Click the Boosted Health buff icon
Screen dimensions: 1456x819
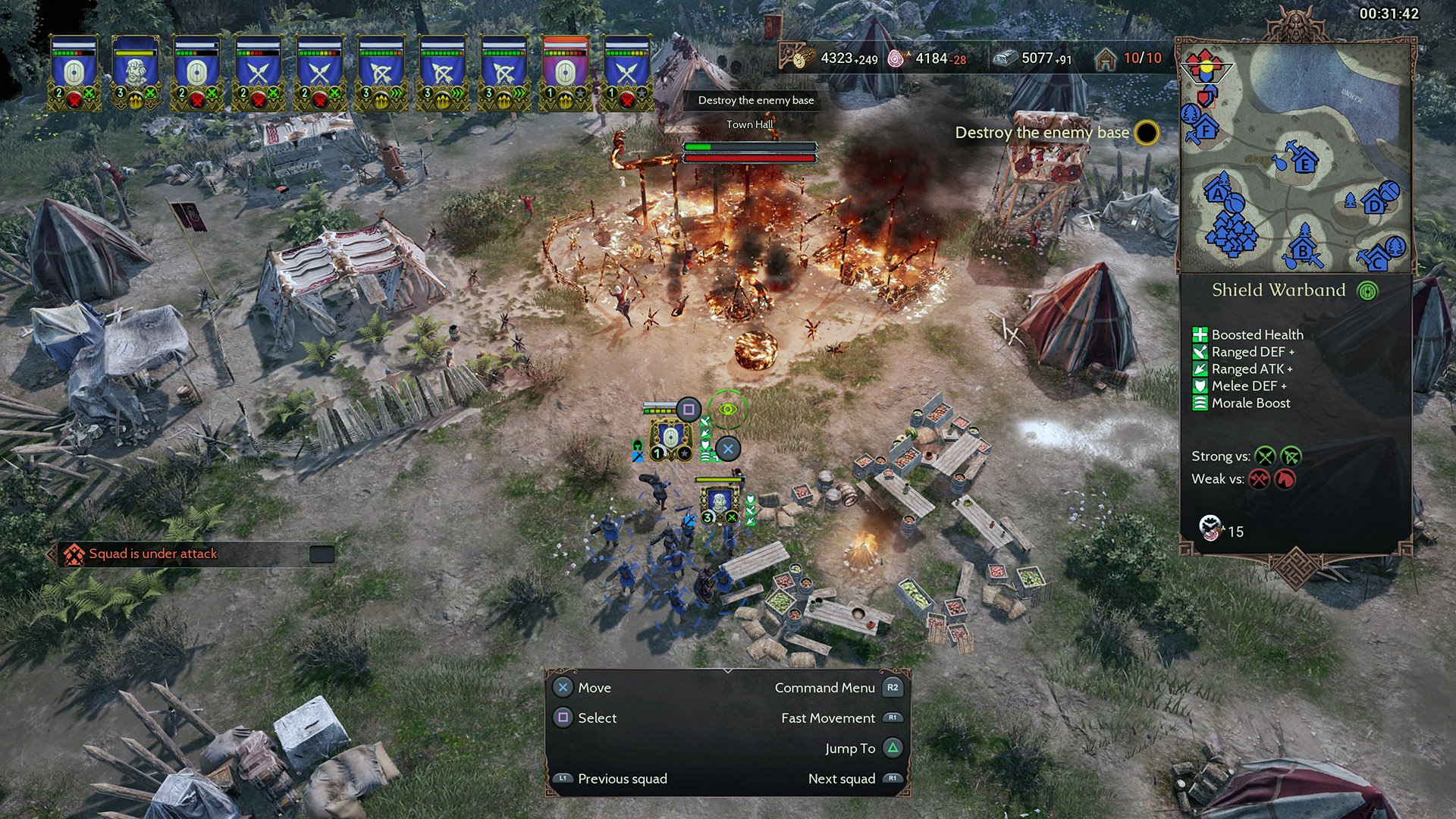pos(1200,334)
